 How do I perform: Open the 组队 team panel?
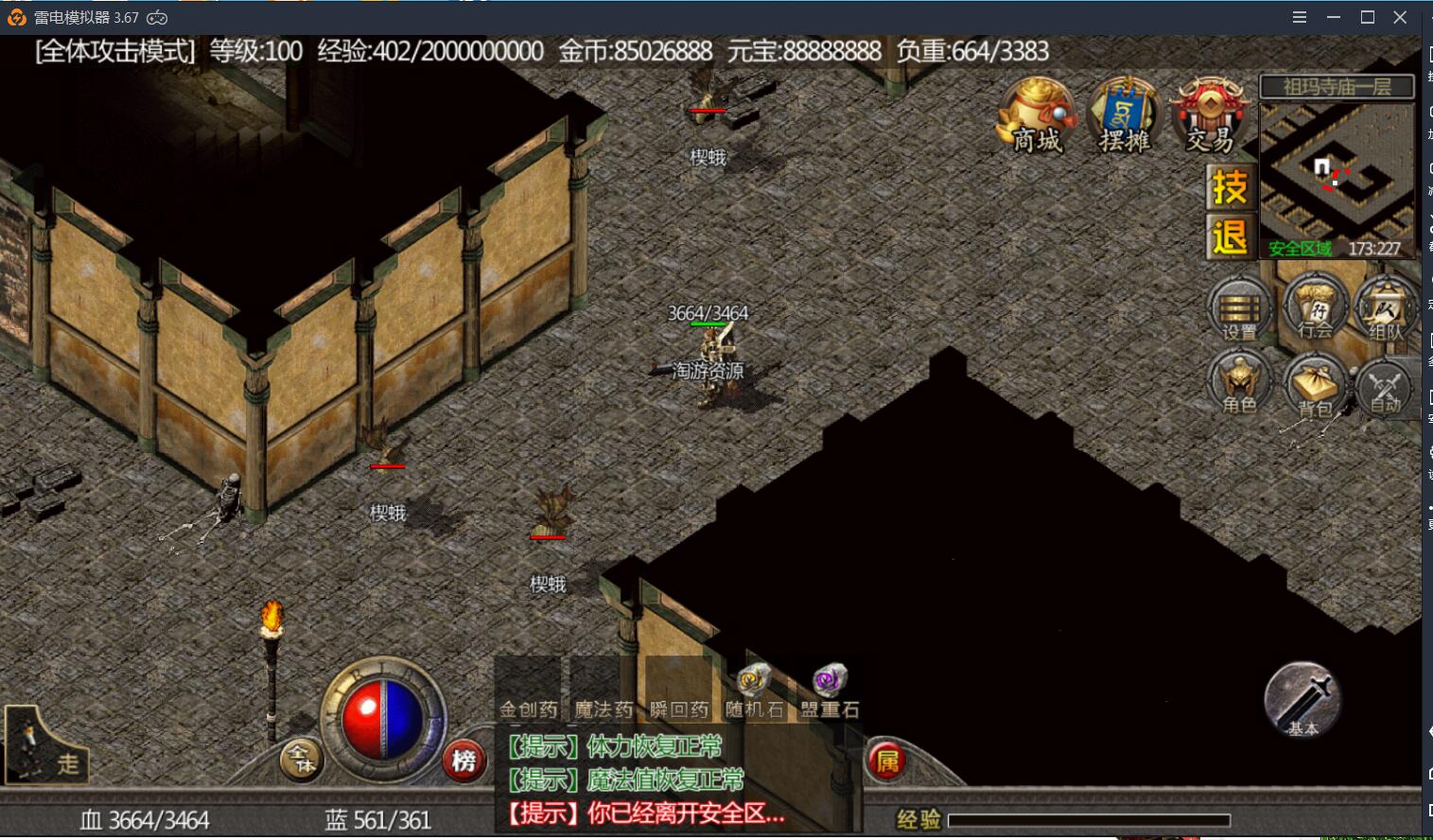[1386, 309]
